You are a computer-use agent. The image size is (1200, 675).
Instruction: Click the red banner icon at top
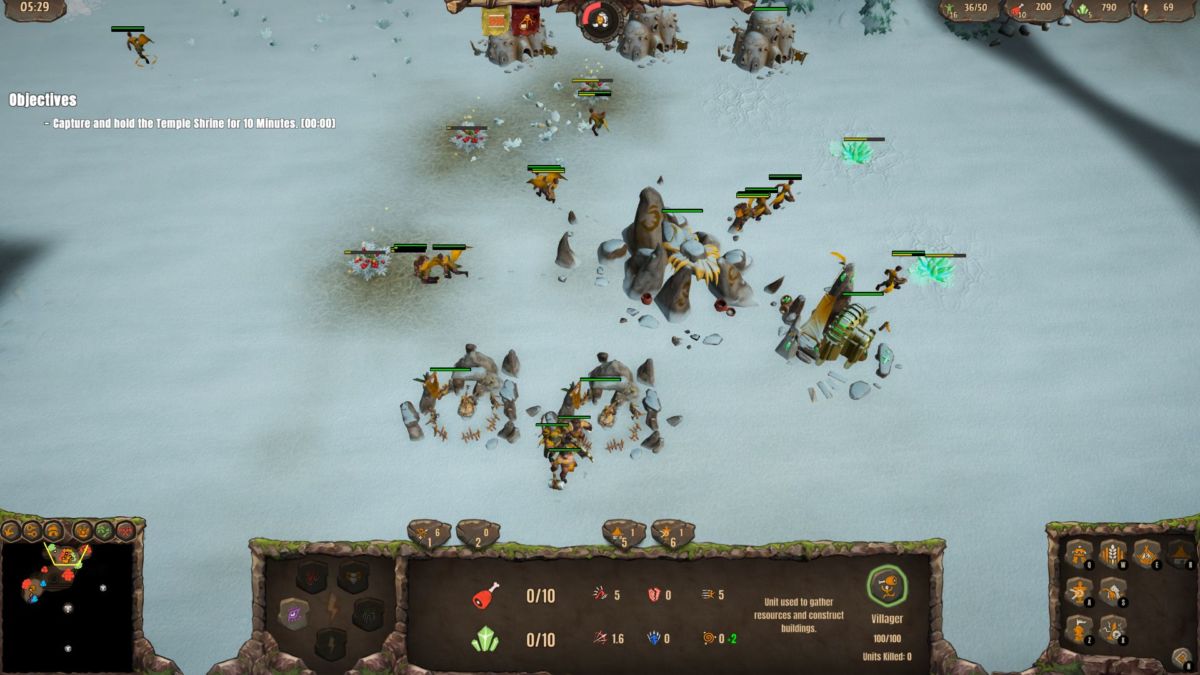coord(525,21)
